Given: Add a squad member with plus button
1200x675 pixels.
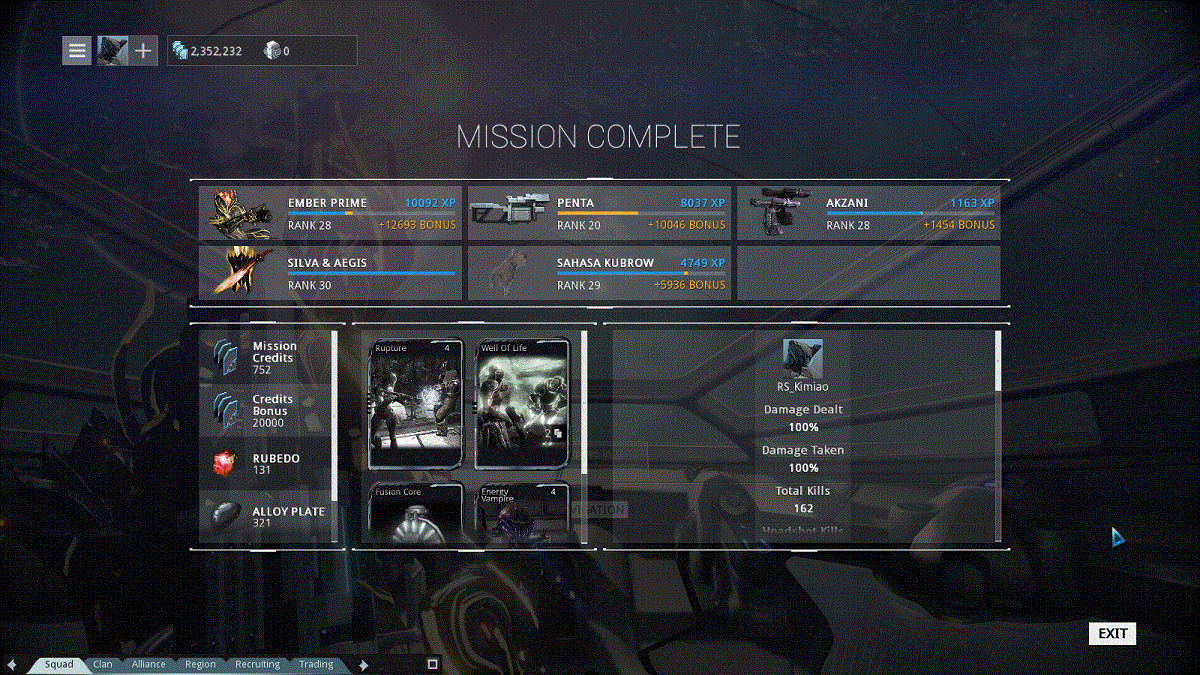Looking at the screenshot, I should click(x=143, y=50).
